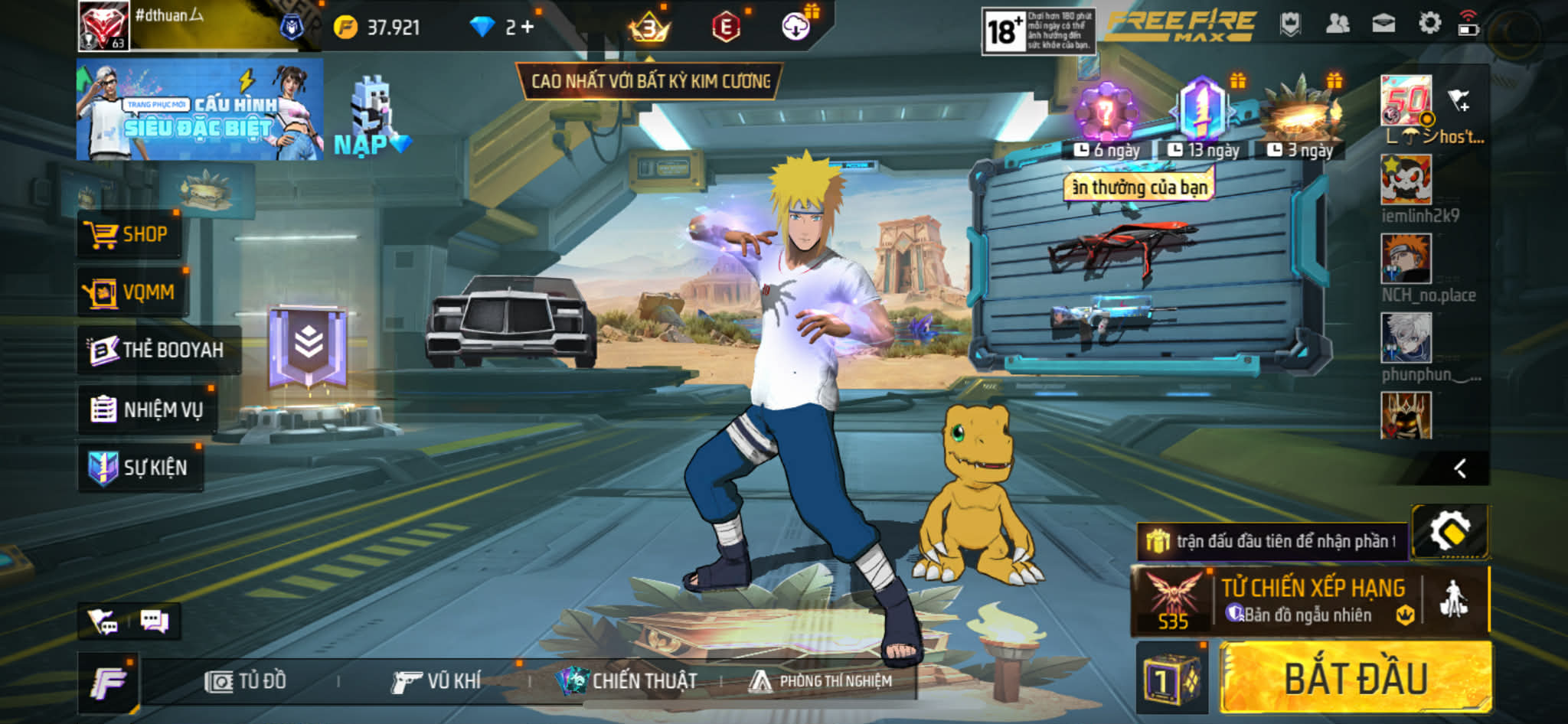Open the #dthuan player profile avatar
Screen dimensions: 1568x724
(103, 26)
